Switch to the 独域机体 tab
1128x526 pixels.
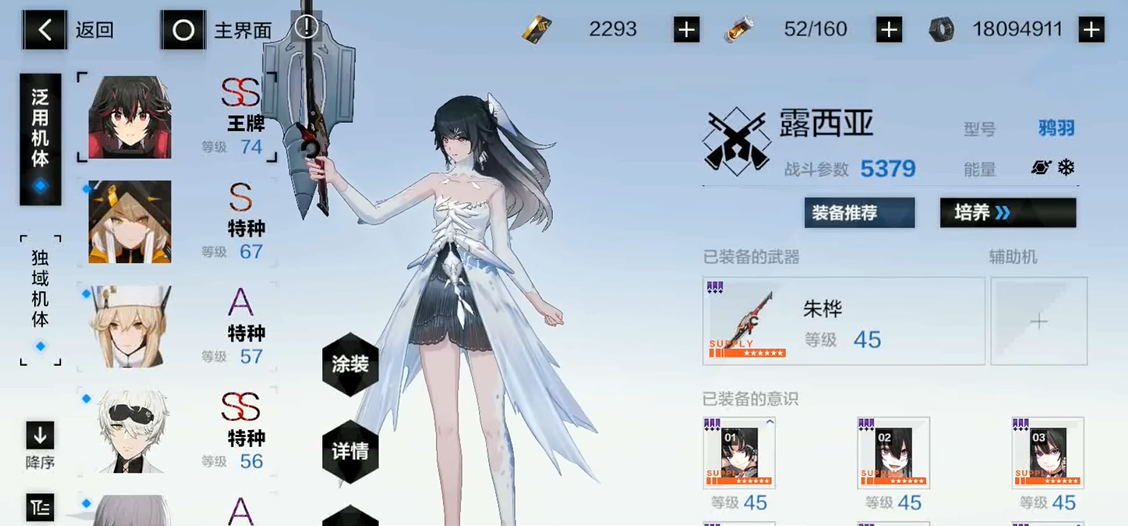(x=40, y=299)
